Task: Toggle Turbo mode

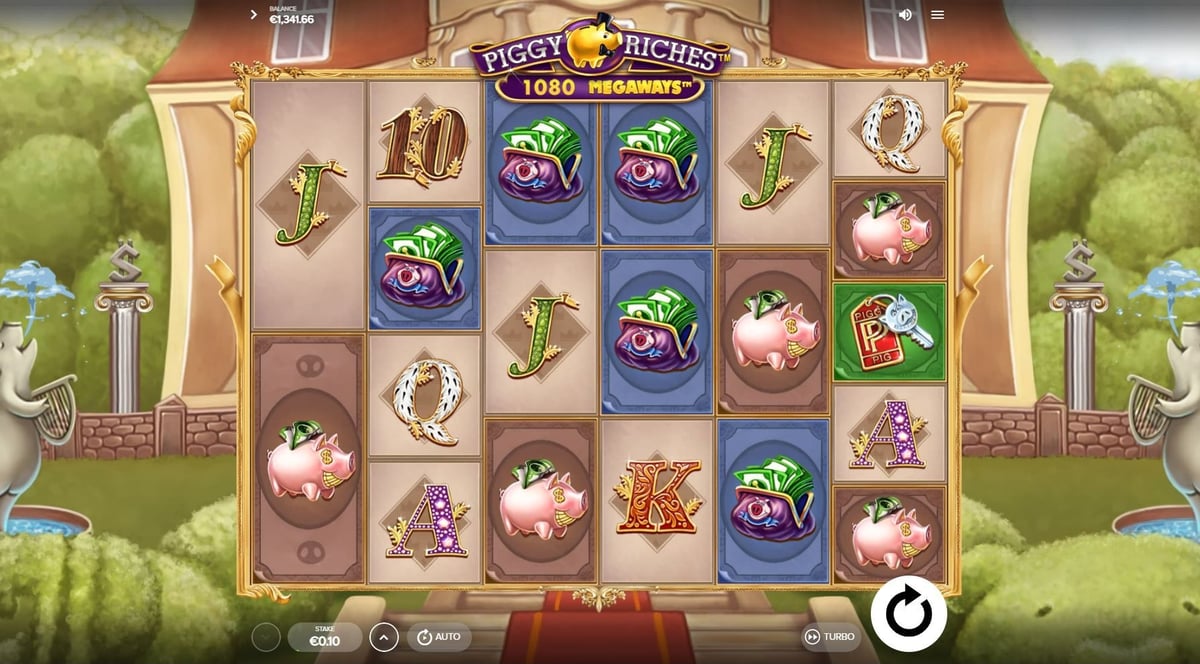Action: pos(829,637)
